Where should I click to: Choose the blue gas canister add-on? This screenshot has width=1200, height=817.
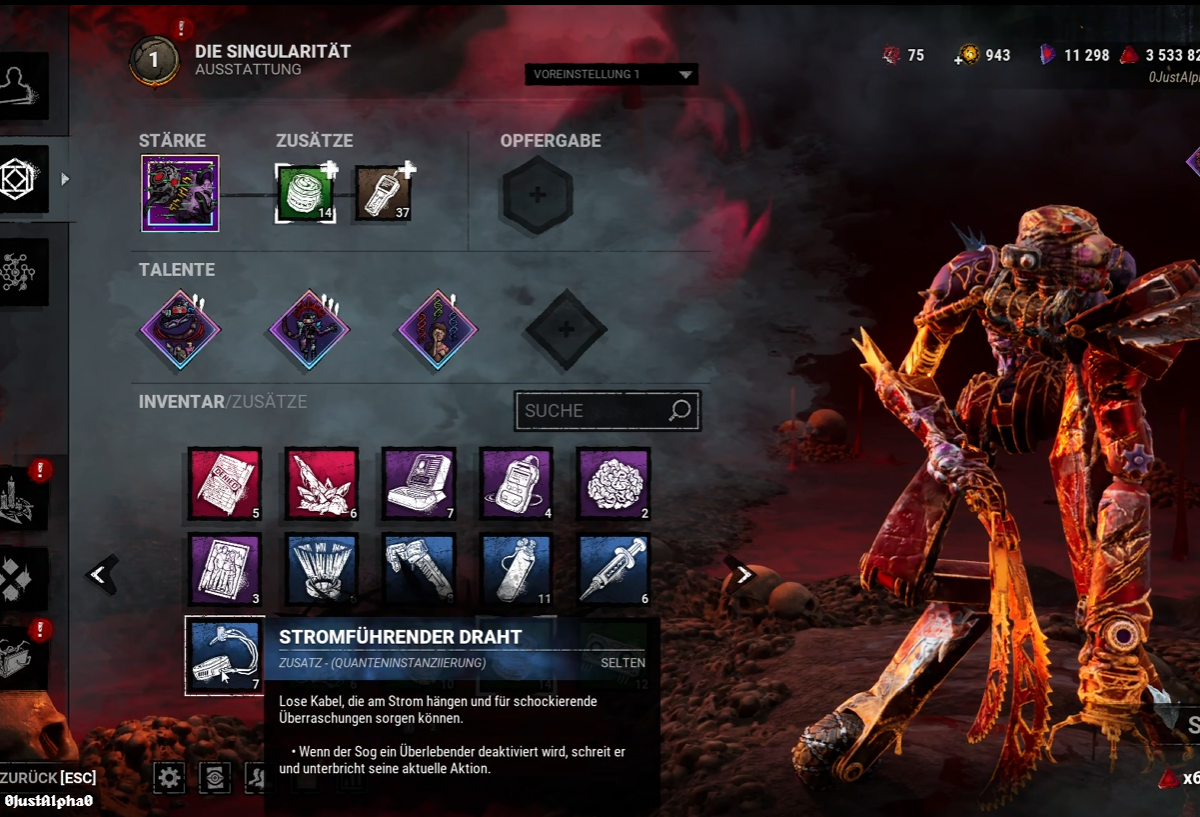[516, 570]
